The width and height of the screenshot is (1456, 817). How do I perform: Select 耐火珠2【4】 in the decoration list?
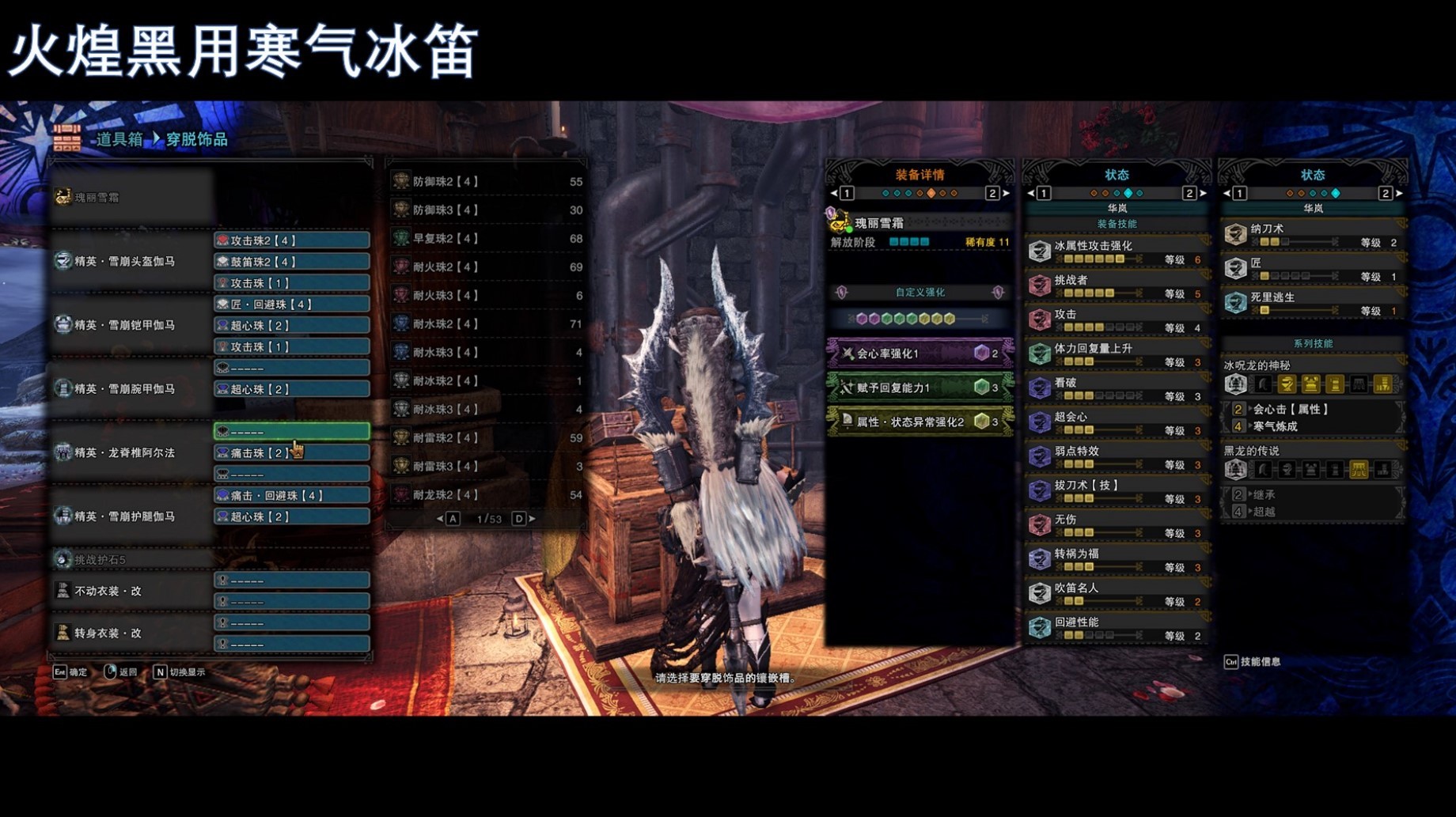(x=487, y=267)
